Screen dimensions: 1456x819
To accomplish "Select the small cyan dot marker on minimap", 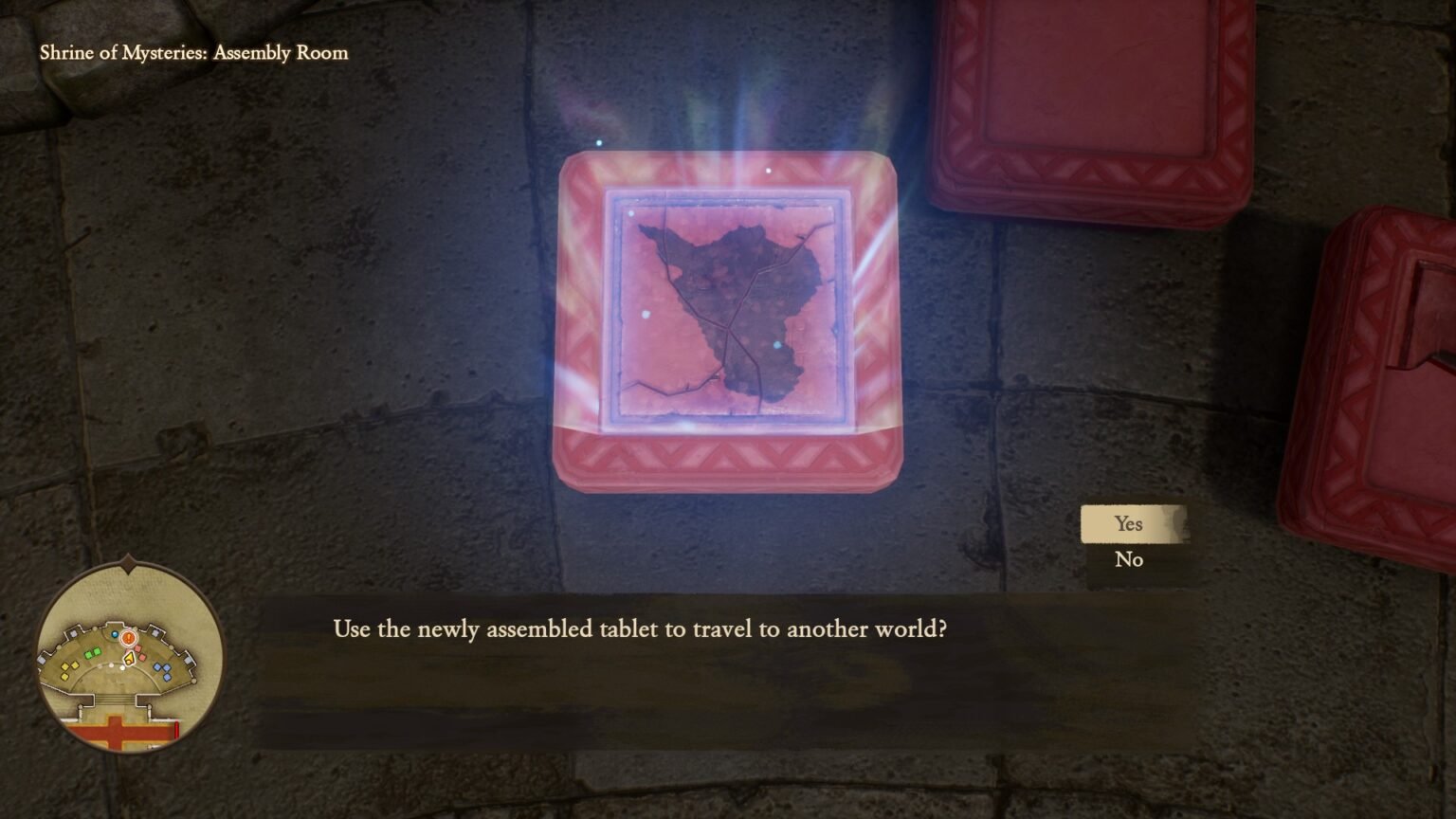I will tap(114, 635).
